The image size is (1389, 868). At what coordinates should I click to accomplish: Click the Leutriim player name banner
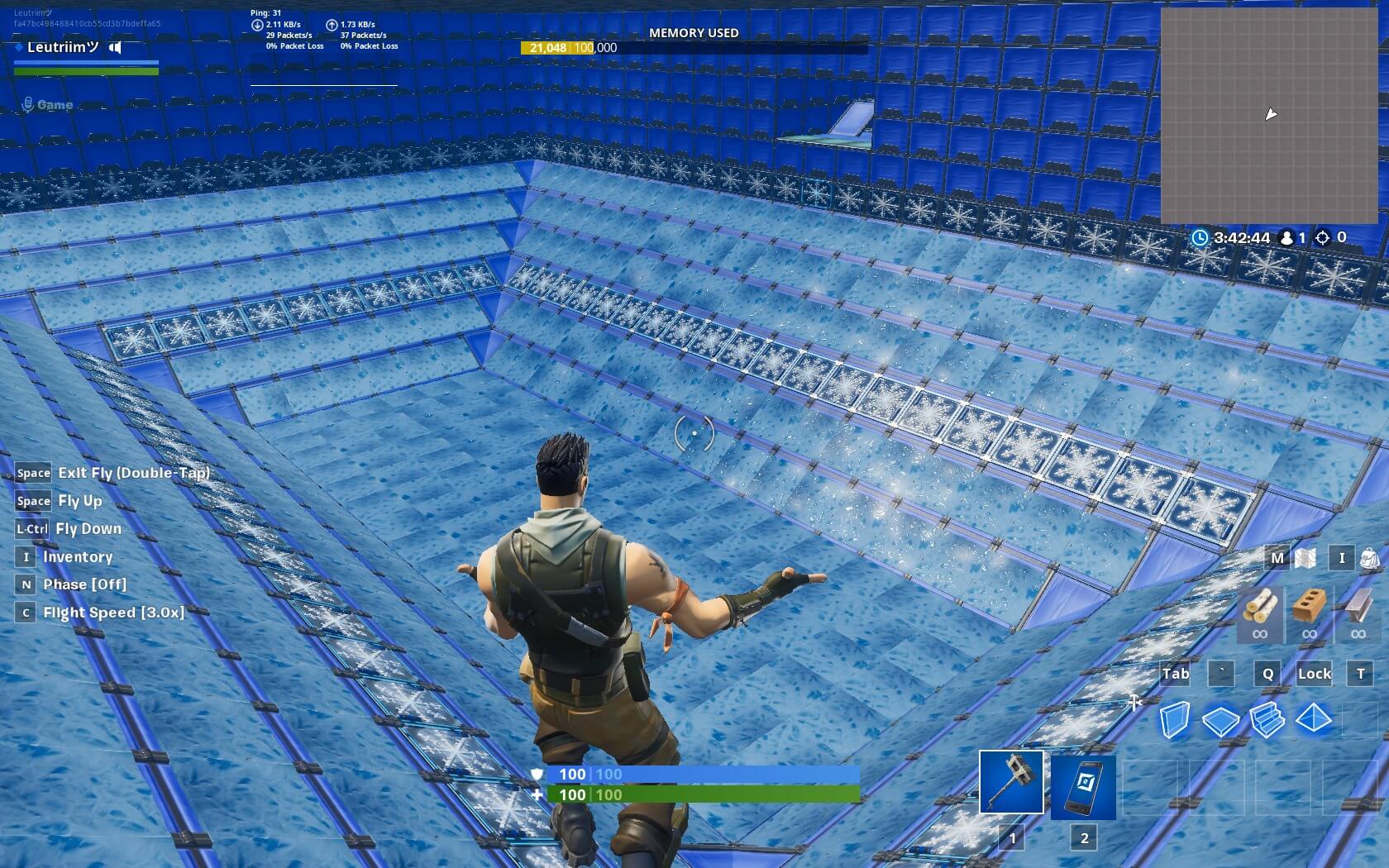62,47
